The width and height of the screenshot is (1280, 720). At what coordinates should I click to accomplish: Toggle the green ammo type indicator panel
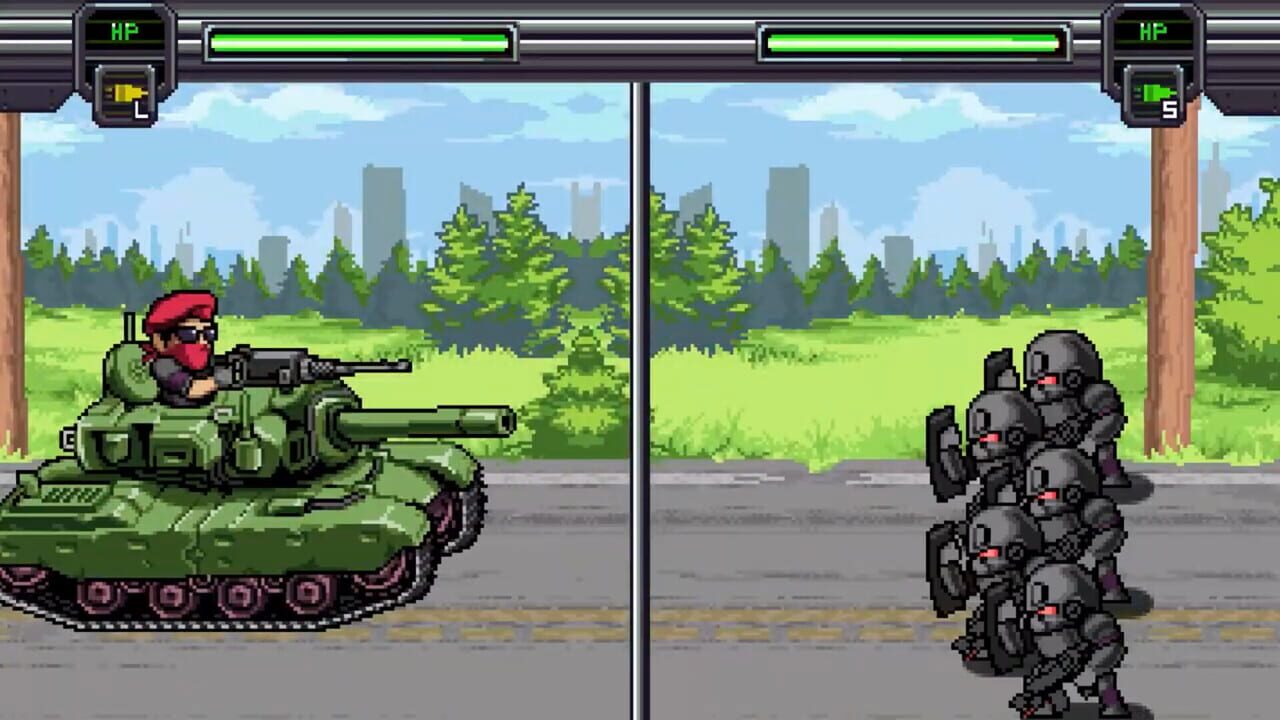tap(1152, 96)
